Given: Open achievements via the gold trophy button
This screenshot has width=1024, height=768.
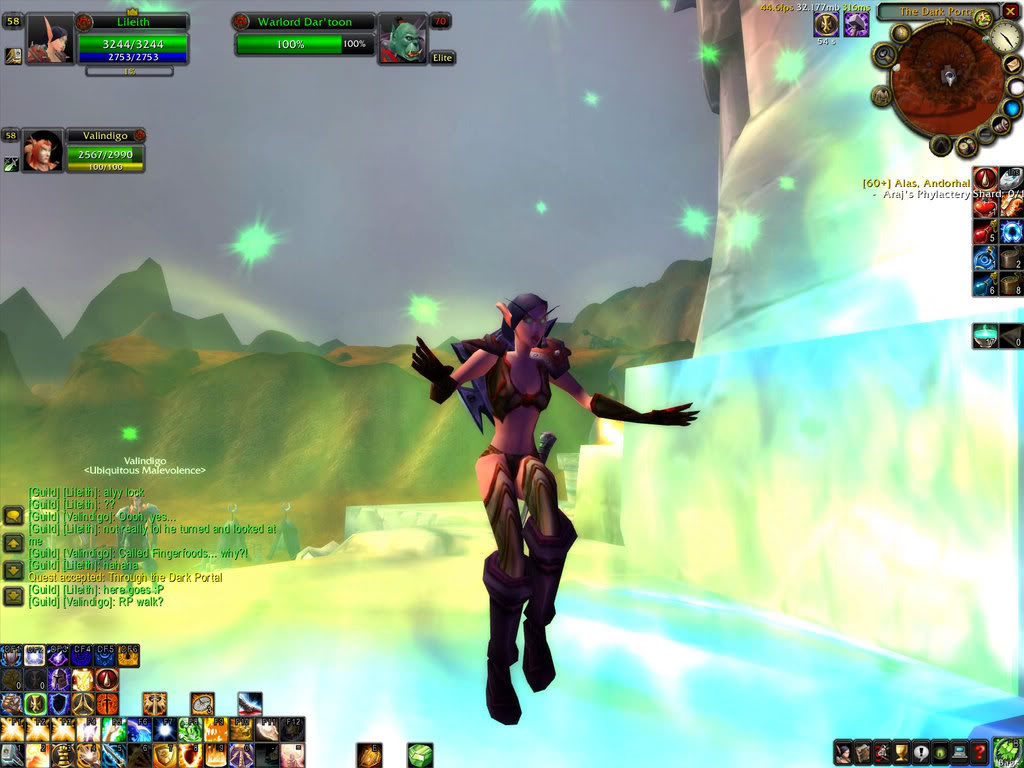Looking at the screenshot, I should click(x=900, y=753).
